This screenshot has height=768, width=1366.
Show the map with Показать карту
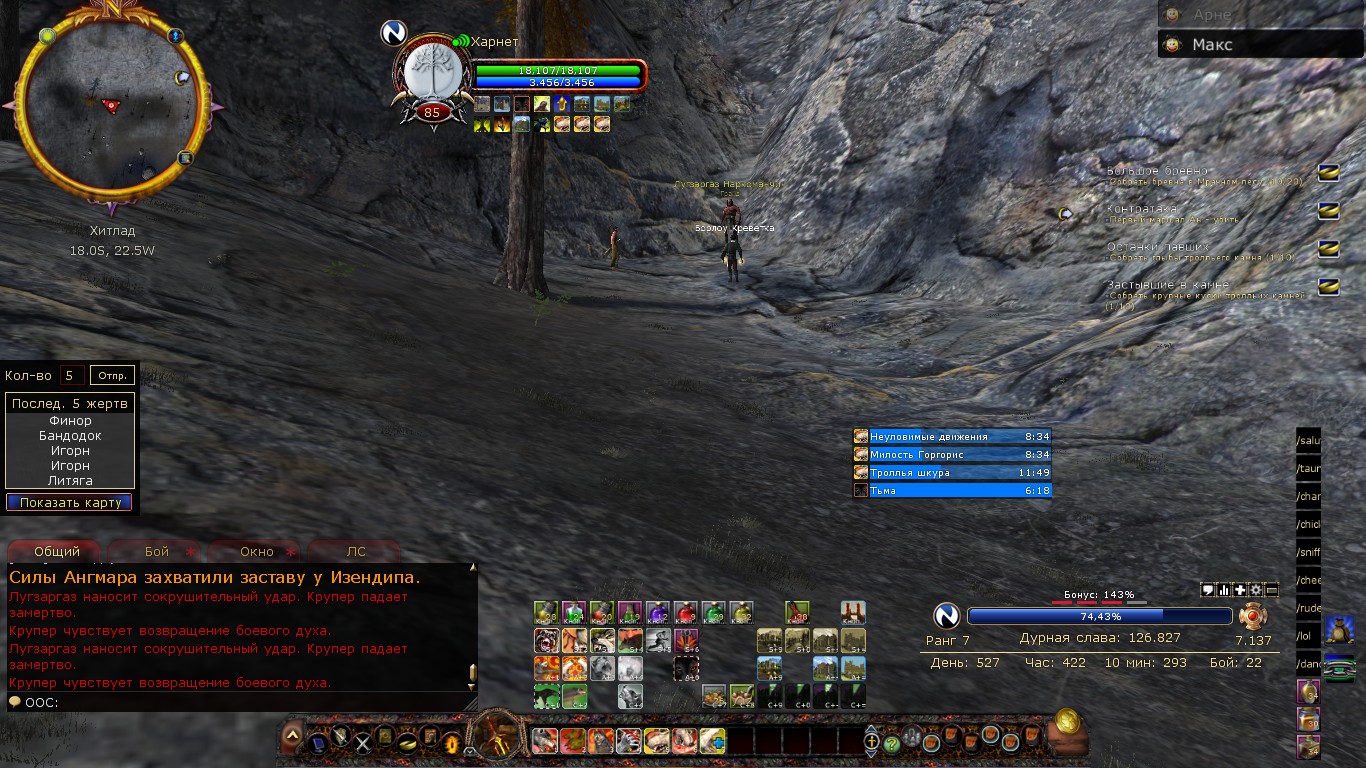pyautogui.click(x=70, y=502)
